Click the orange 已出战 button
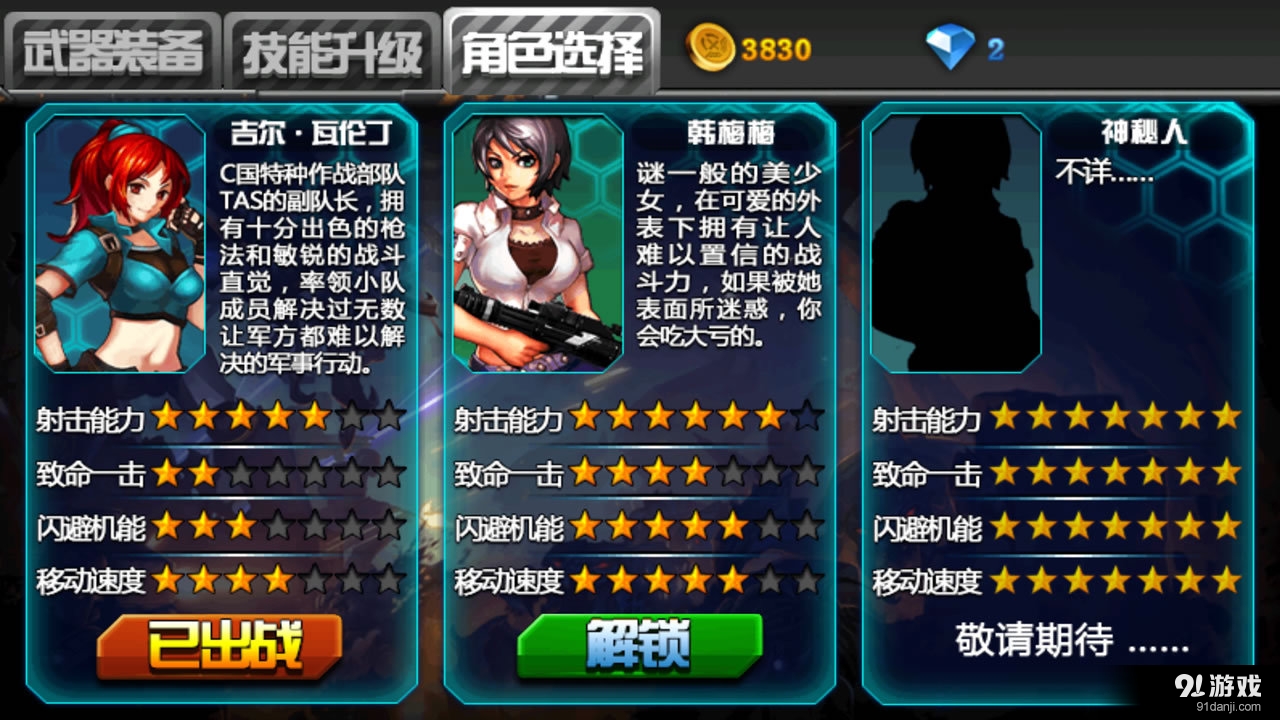1280x720 pixels. [x=220, y=648]
